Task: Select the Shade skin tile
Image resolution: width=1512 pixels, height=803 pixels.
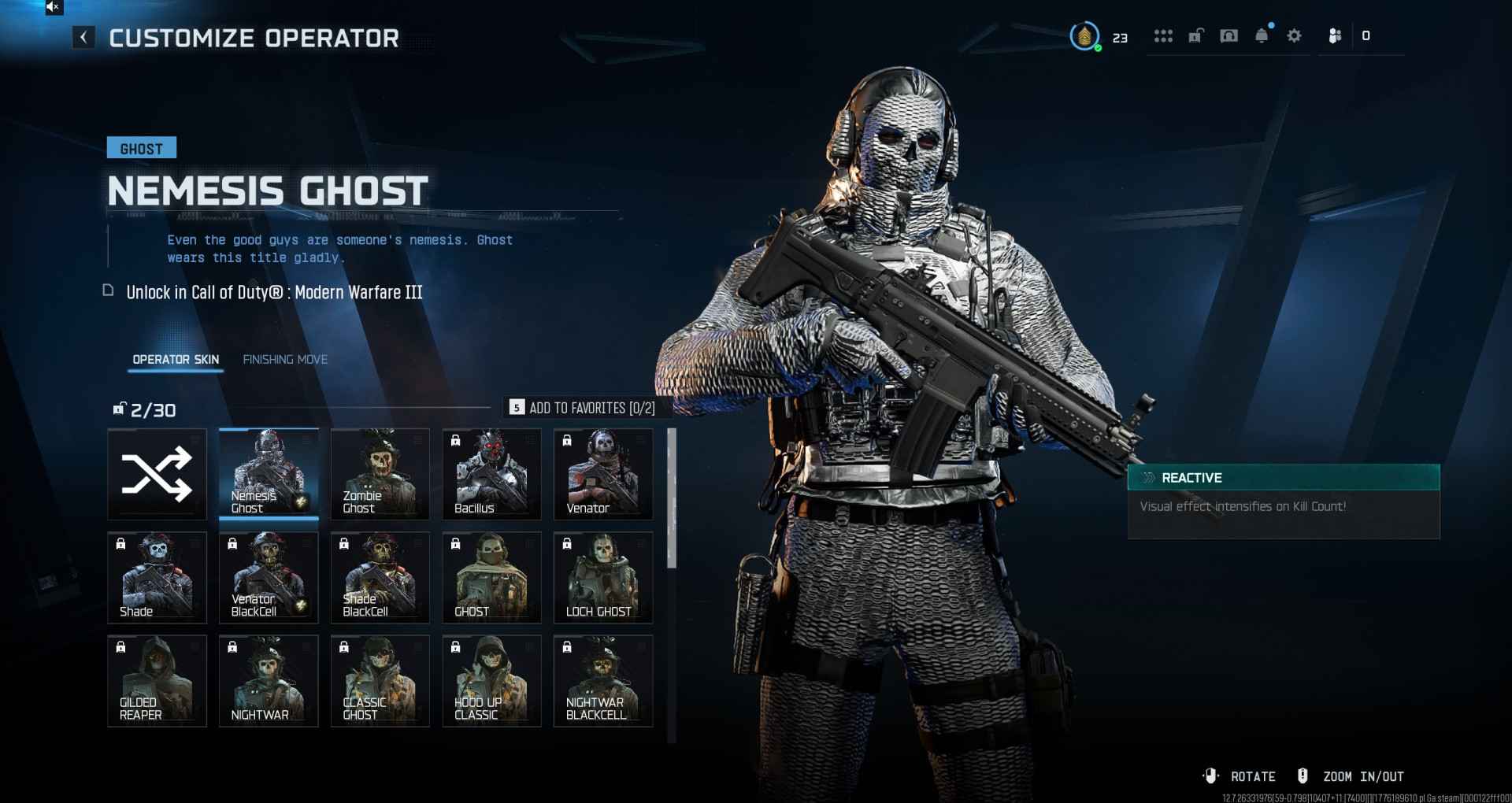Action: [157, 577]
